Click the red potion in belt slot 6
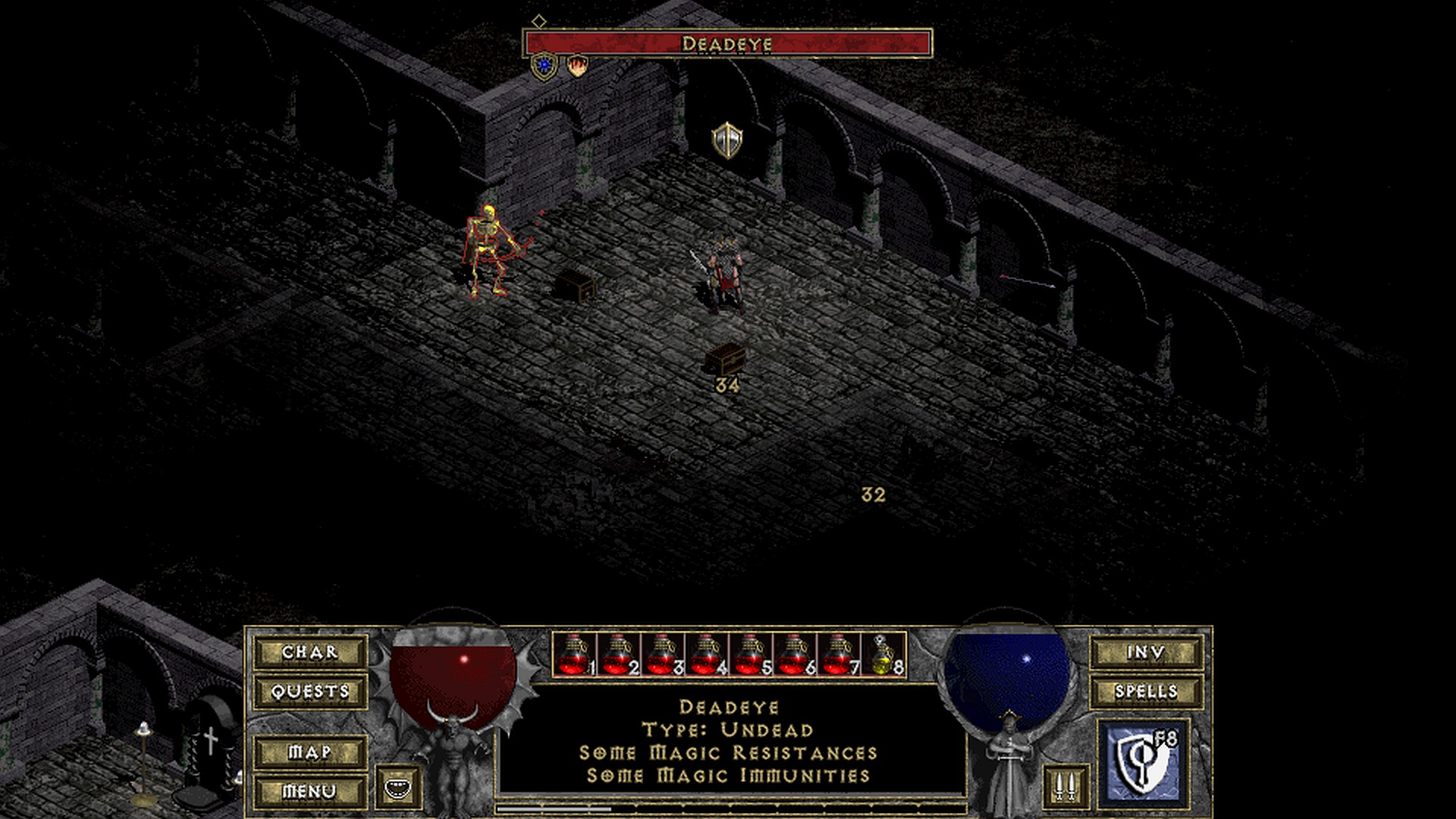The width and height of the screenshot is (1456, 819). (795, 654)
